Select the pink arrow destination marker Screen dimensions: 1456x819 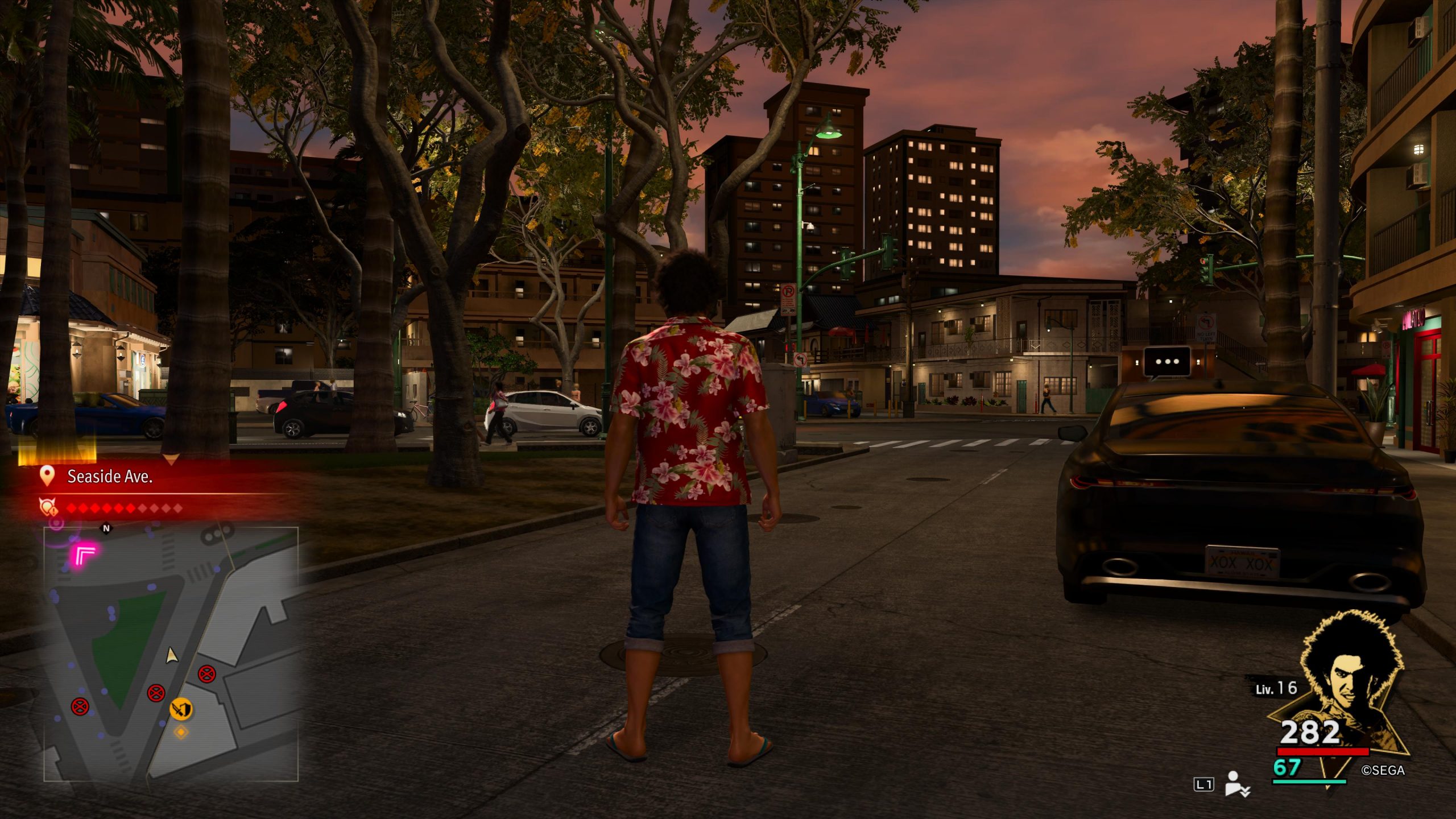85,554
